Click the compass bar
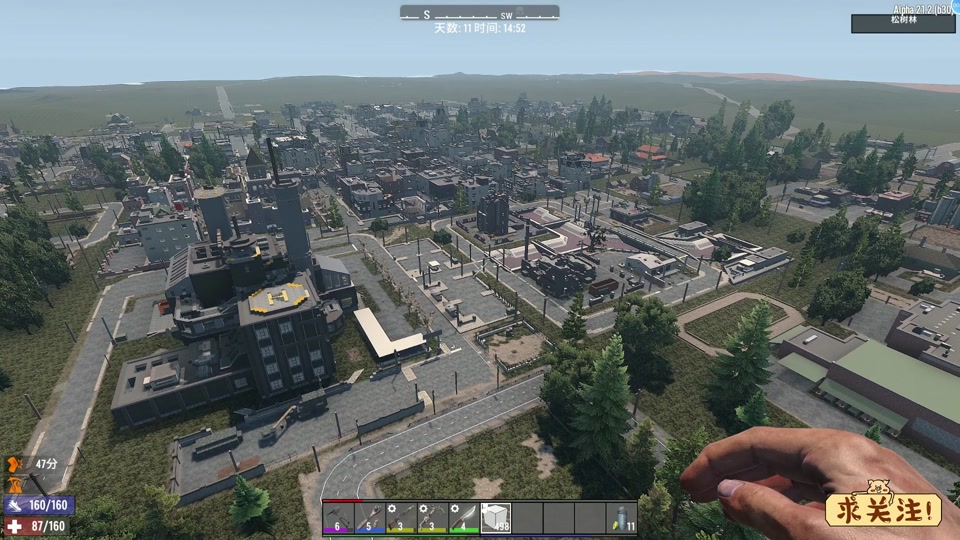 click(x=480, y=13)
